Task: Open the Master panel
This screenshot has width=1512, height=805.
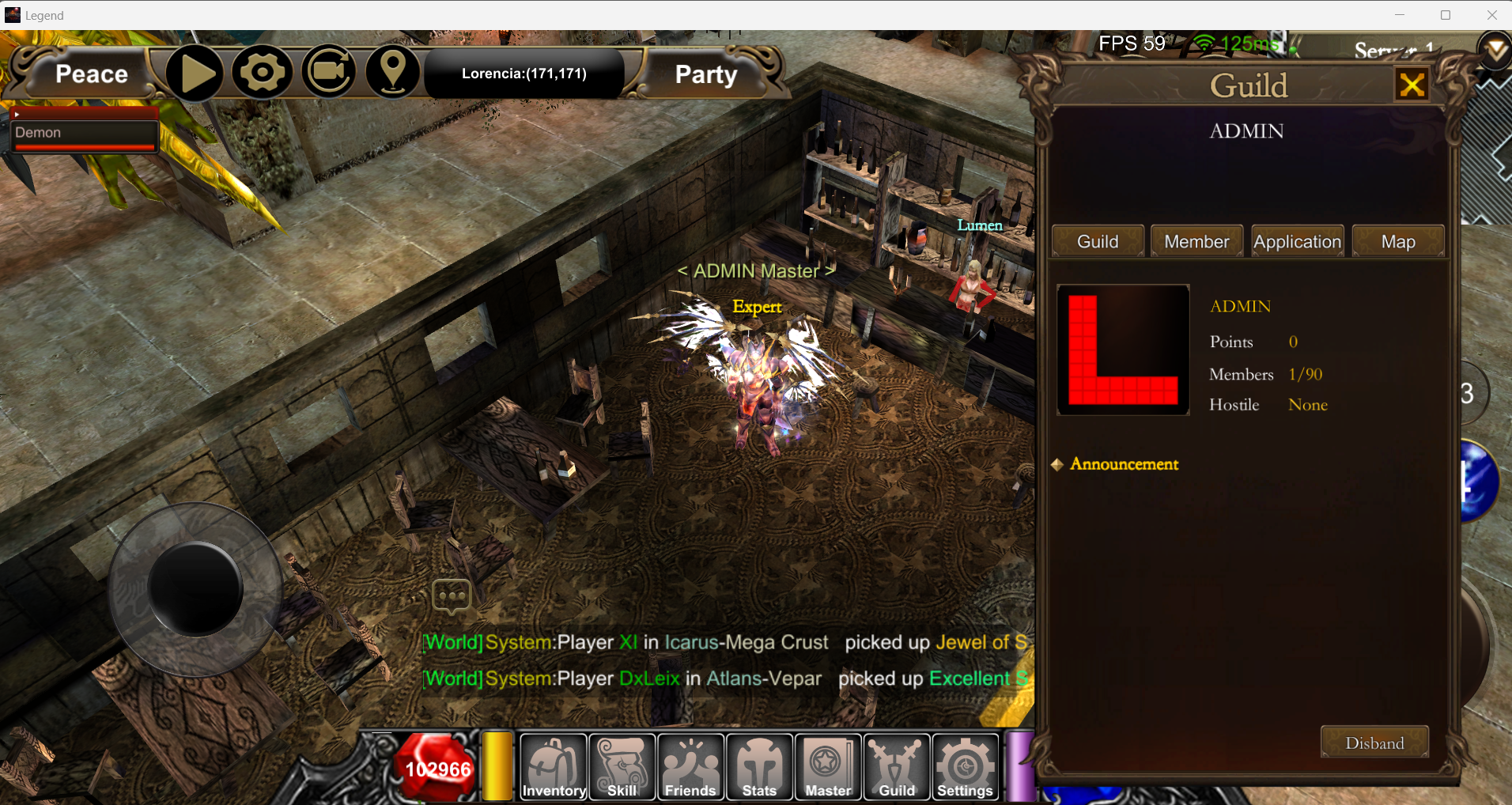Action: [x=828, y=767]
